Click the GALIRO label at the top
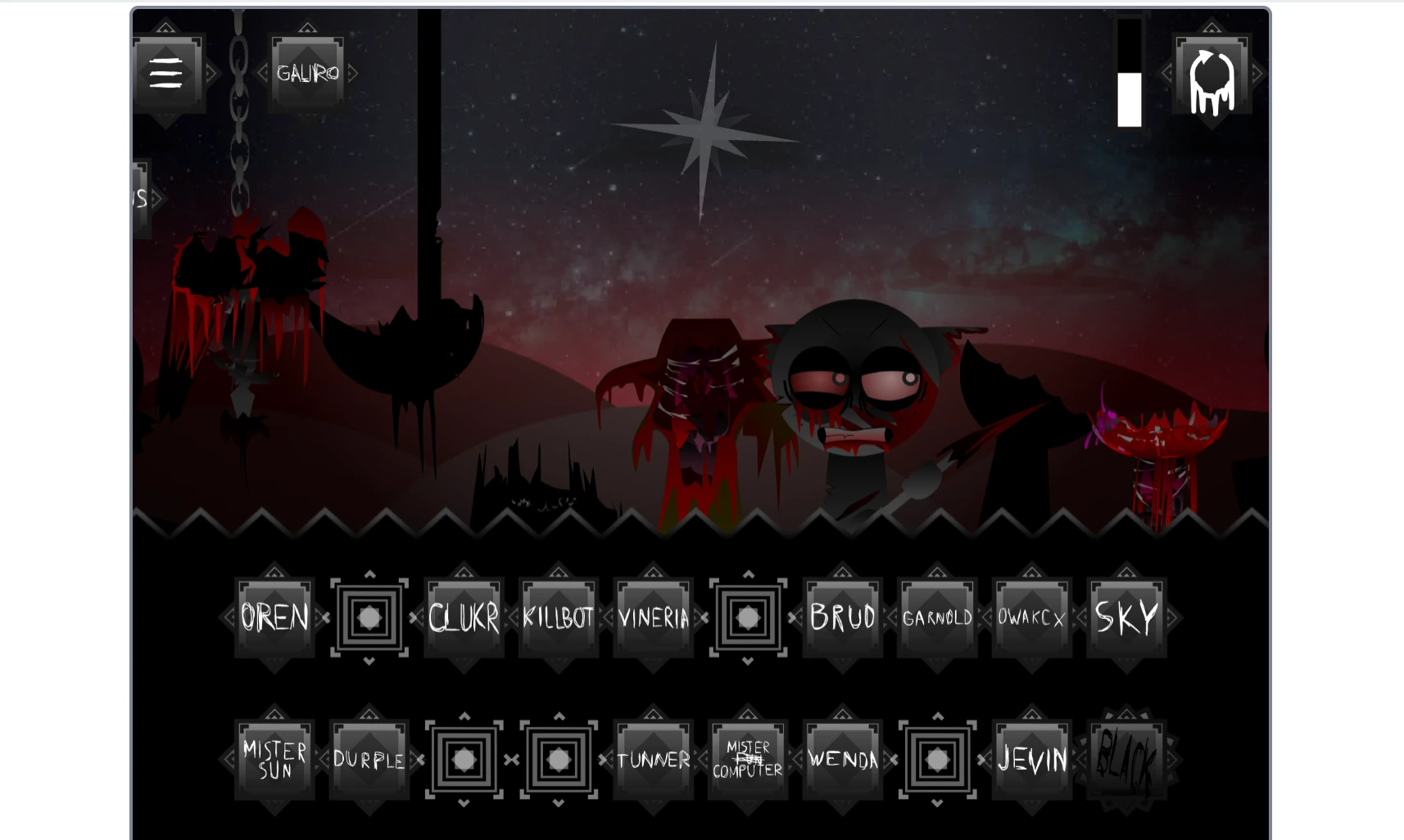1404x840 pixels. [309, 71]
